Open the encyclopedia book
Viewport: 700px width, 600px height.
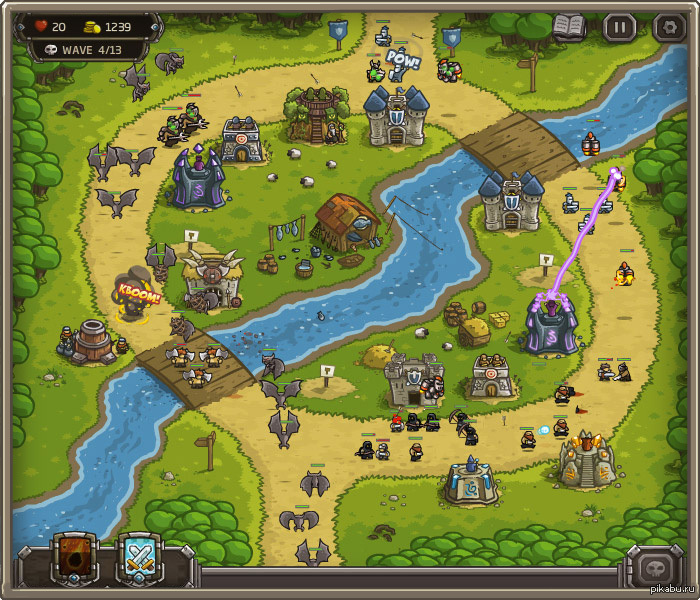click(569, 27)
